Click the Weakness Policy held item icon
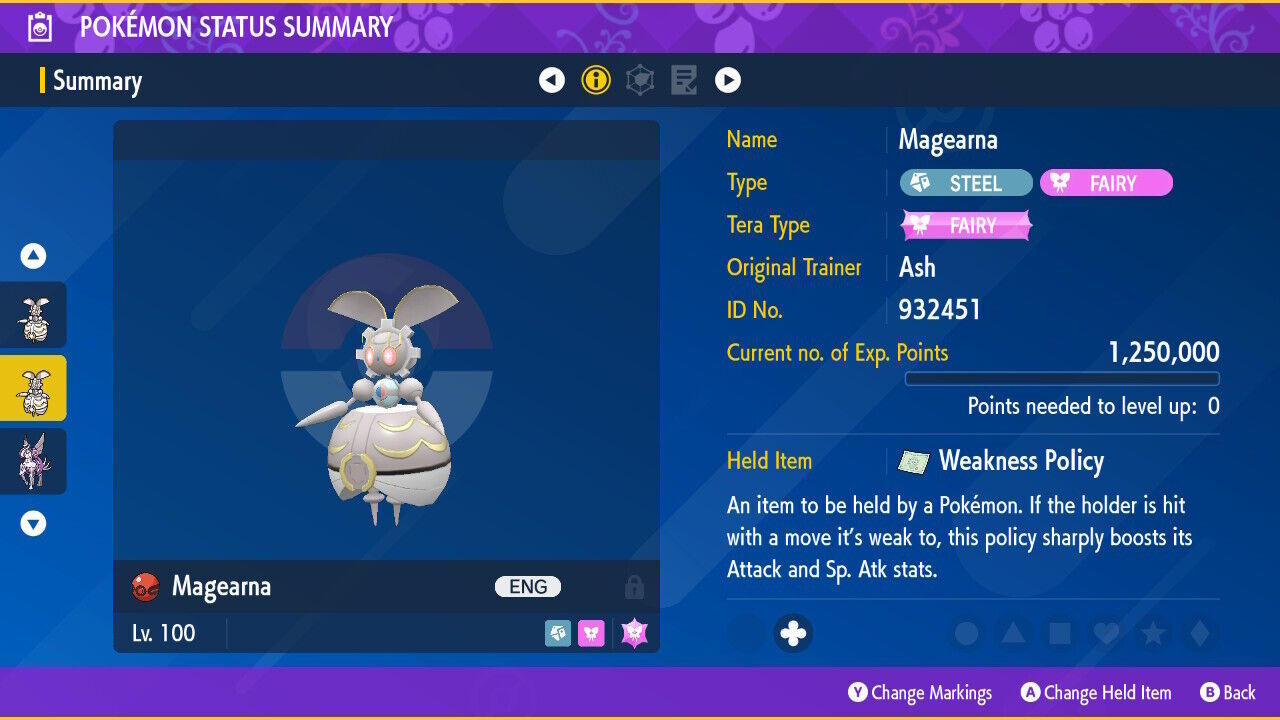This screenshot has height=720, width=1280. pos(912,461)
